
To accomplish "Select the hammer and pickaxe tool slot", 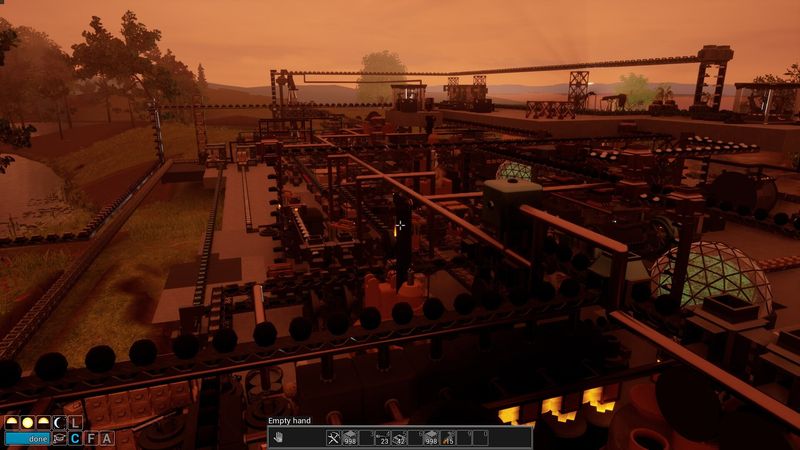I will (334, 437).
